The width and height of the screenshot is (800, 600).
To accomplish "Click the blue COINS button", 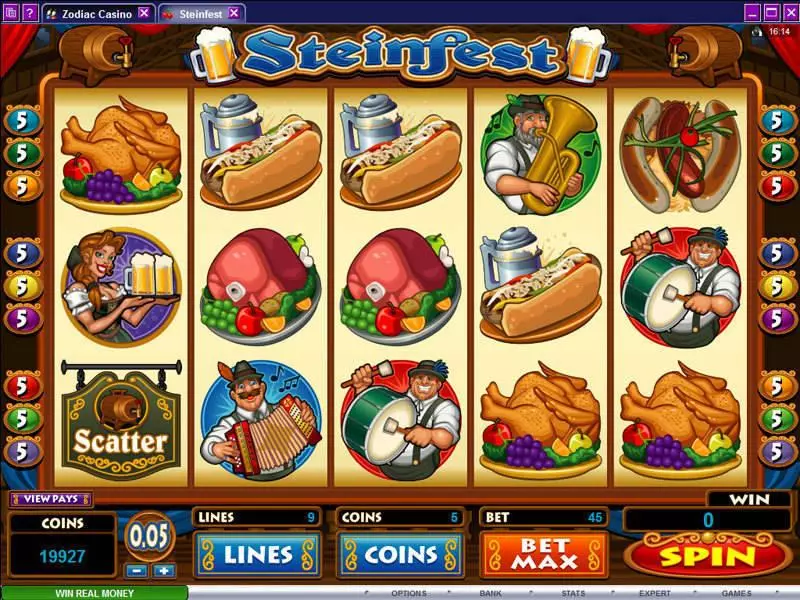I will click(400, 555).
